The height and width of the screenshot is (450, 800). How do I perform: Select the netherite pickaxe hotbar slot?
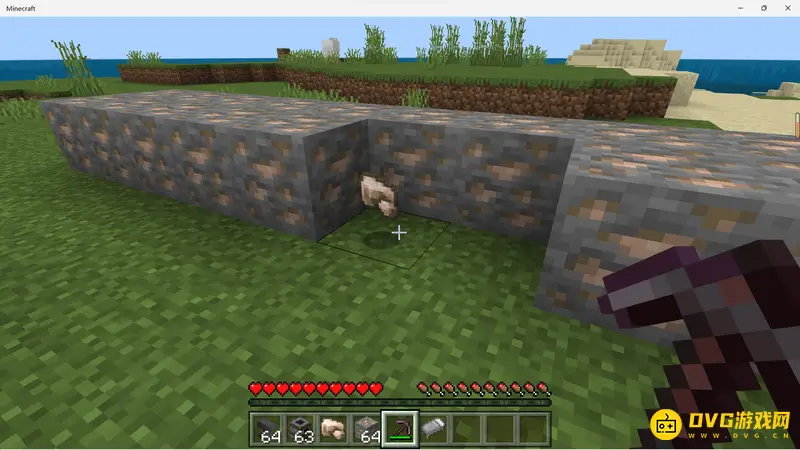[400, 429]
